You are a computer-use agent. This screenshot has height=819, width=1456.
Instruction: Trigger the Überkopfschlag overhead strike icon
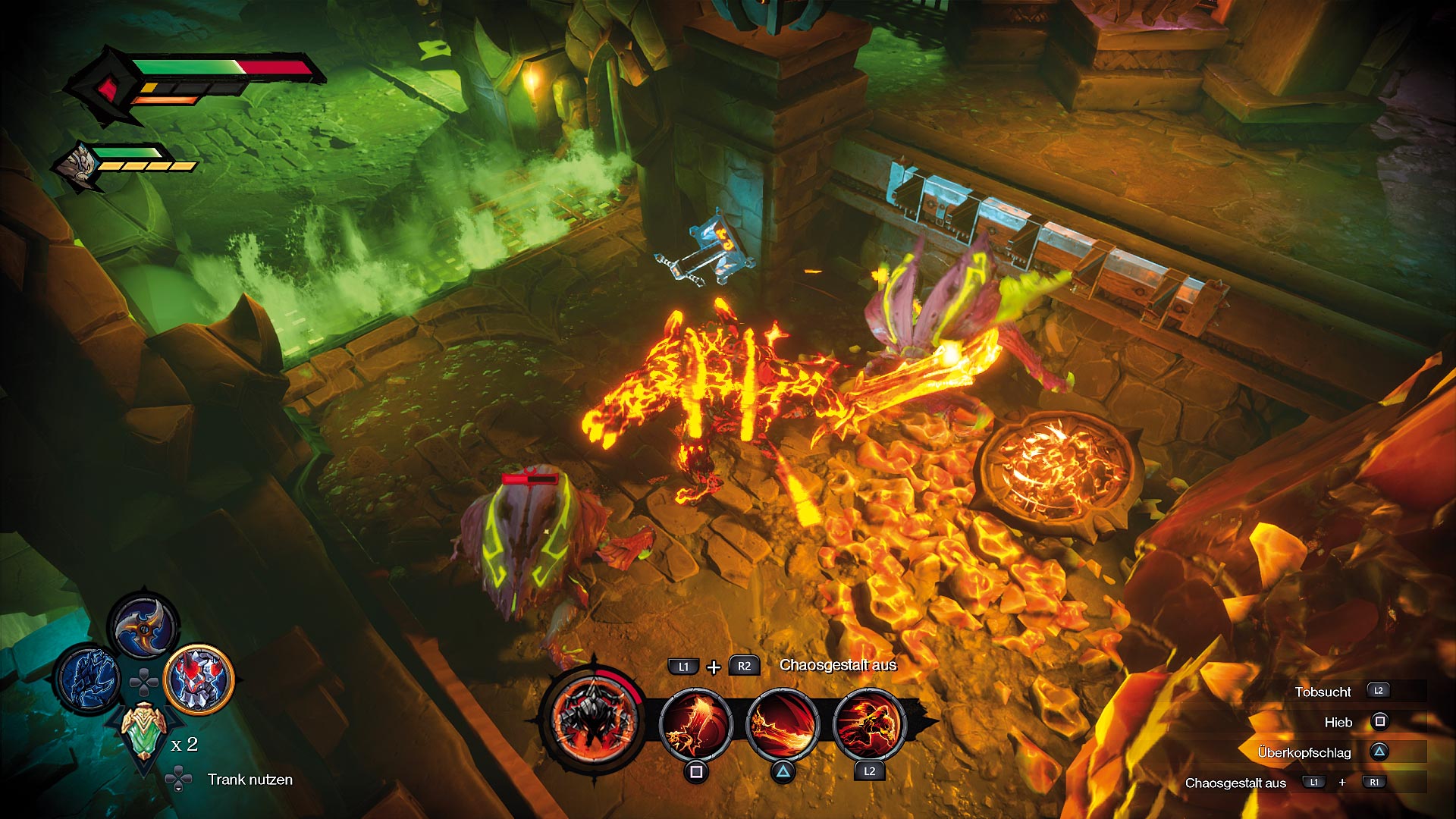pos(783,726)
